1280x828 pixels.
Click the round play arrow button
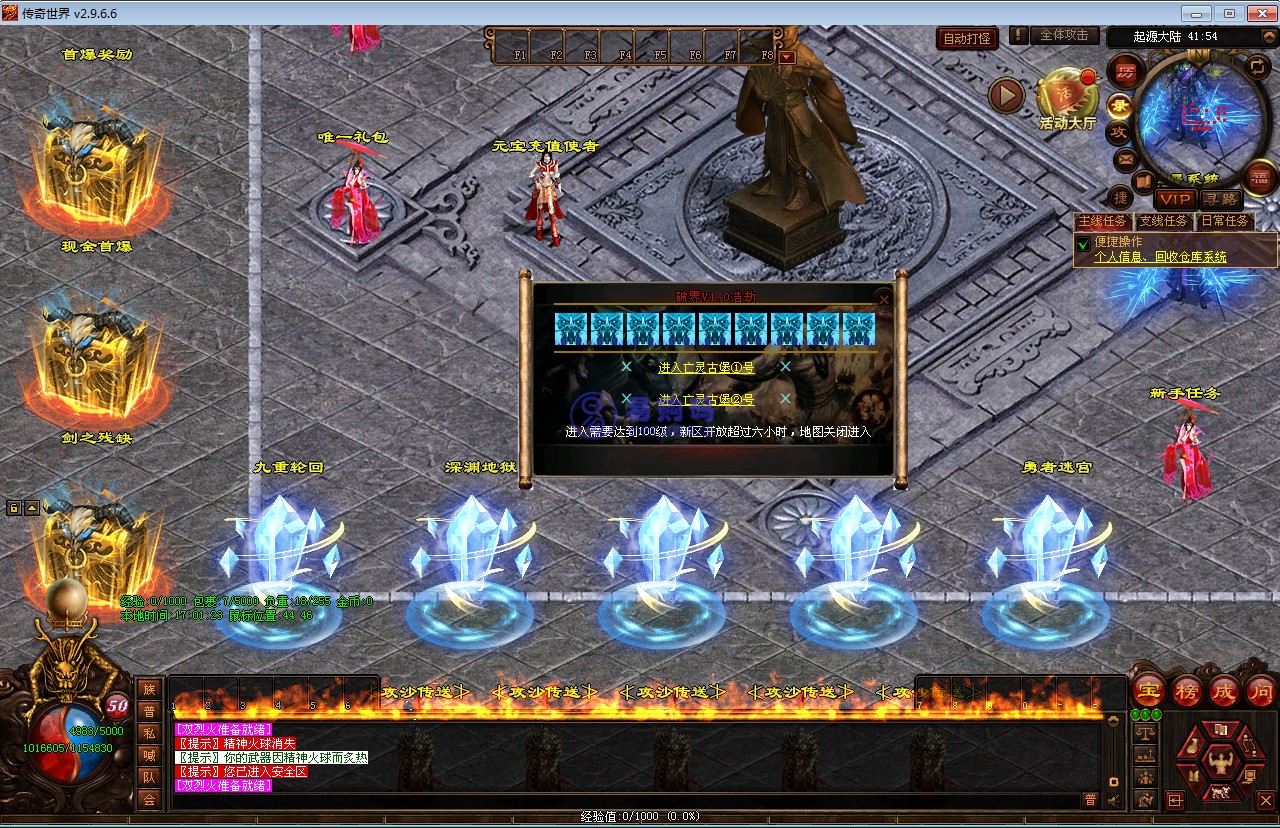1006,95
